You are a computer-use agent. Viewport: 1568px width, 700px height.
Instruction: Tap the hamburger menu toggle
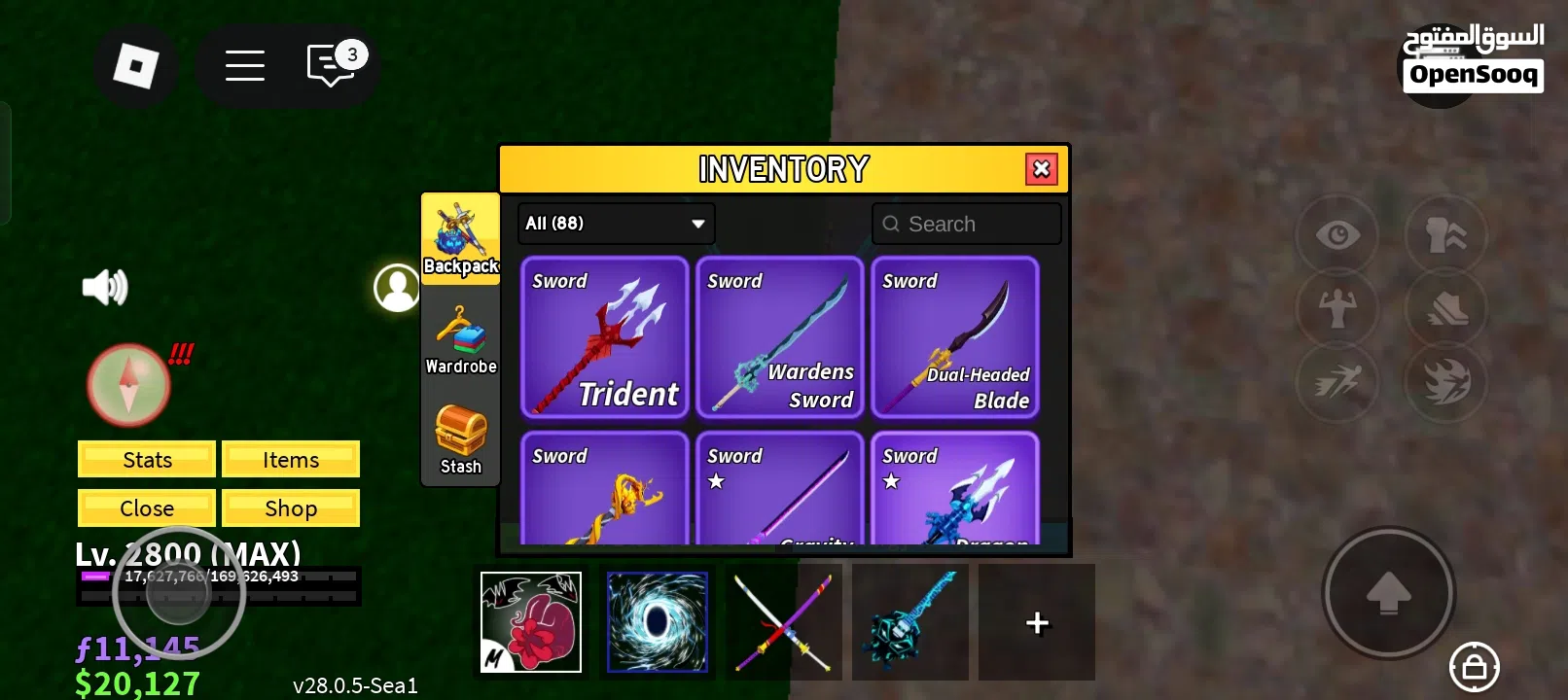click(245, 65)
